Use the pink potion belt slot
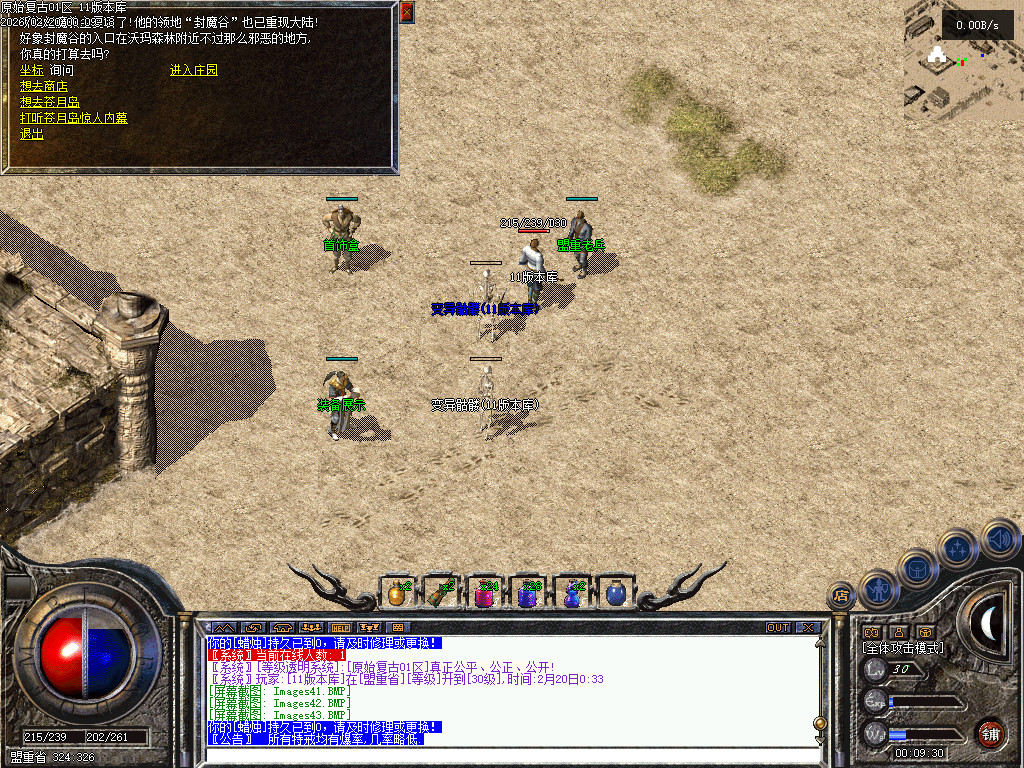1024x768 pixels. [x=485, y=593]
